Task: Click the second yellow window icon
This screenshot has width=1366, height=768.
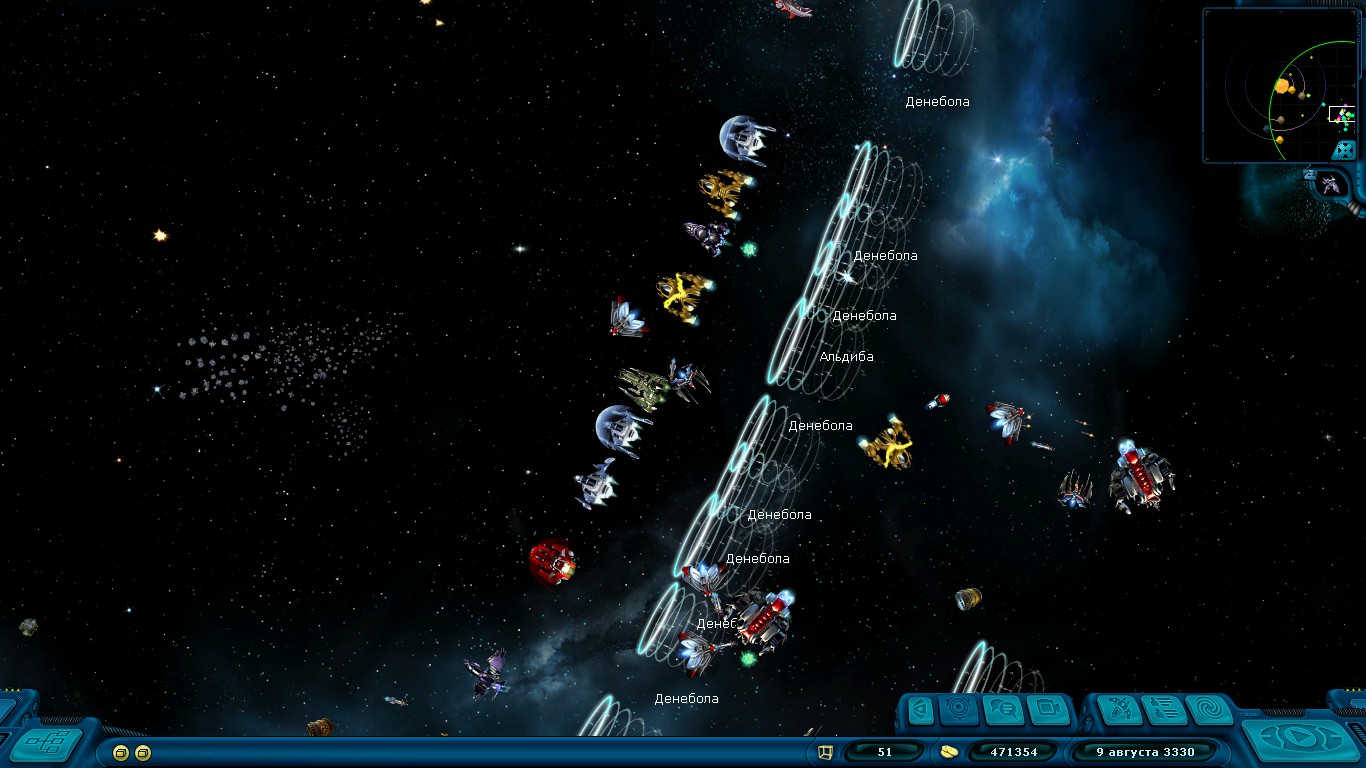Action: click(x=143, y=752)
